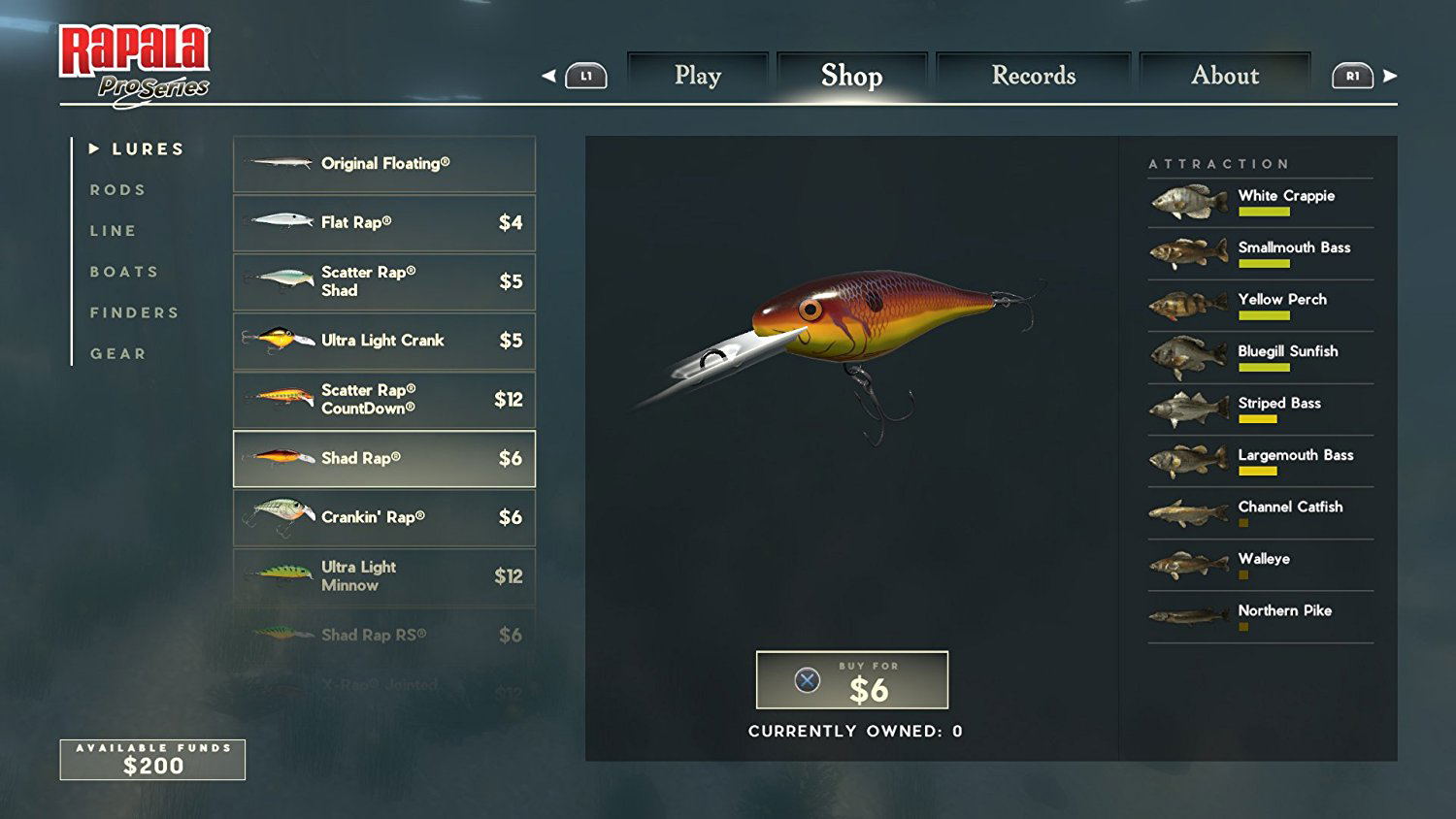Pick the Crankin' Rap lure
1456x819 pixels.
[384, 517]
